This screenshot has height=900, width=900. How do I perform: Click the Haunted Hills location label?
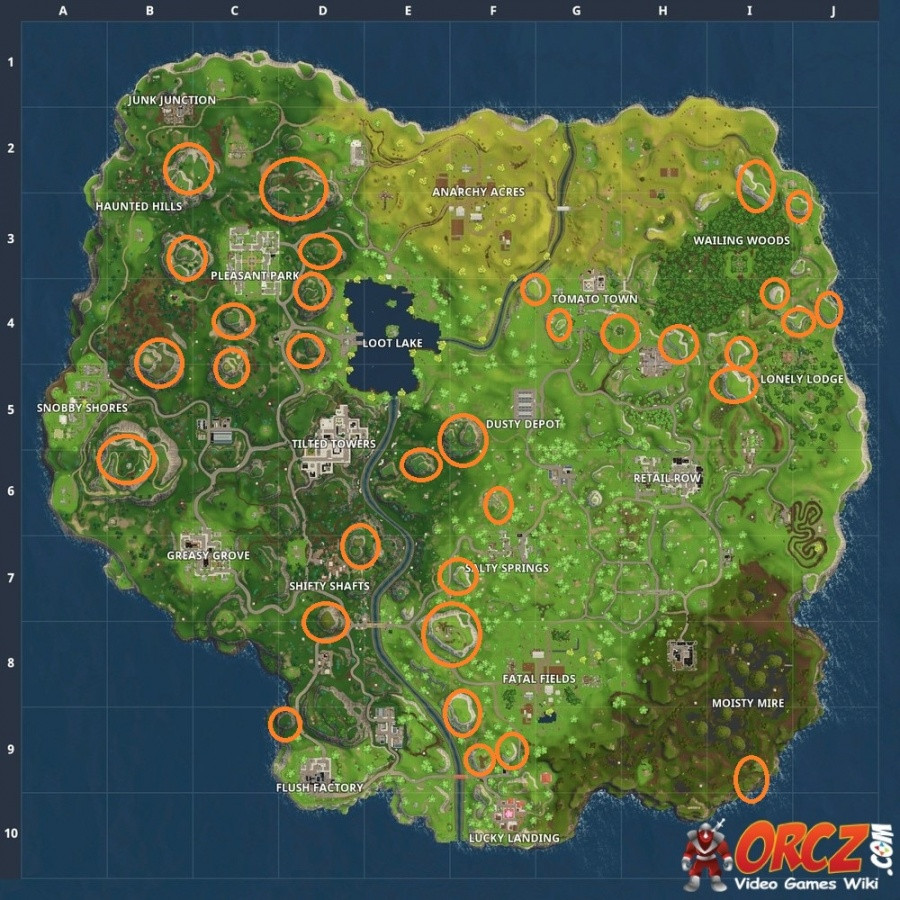click(x=139, y=206)
